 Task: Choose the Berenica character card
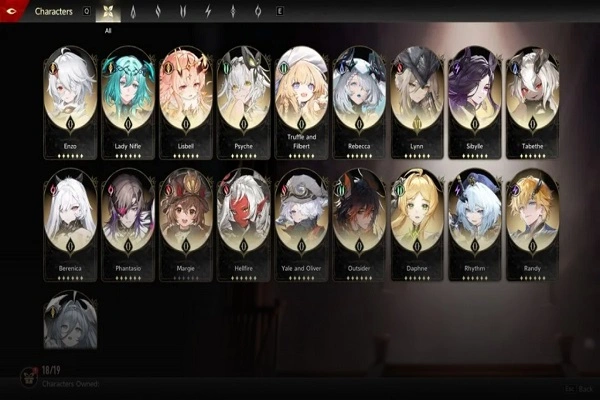coord(70,222)
